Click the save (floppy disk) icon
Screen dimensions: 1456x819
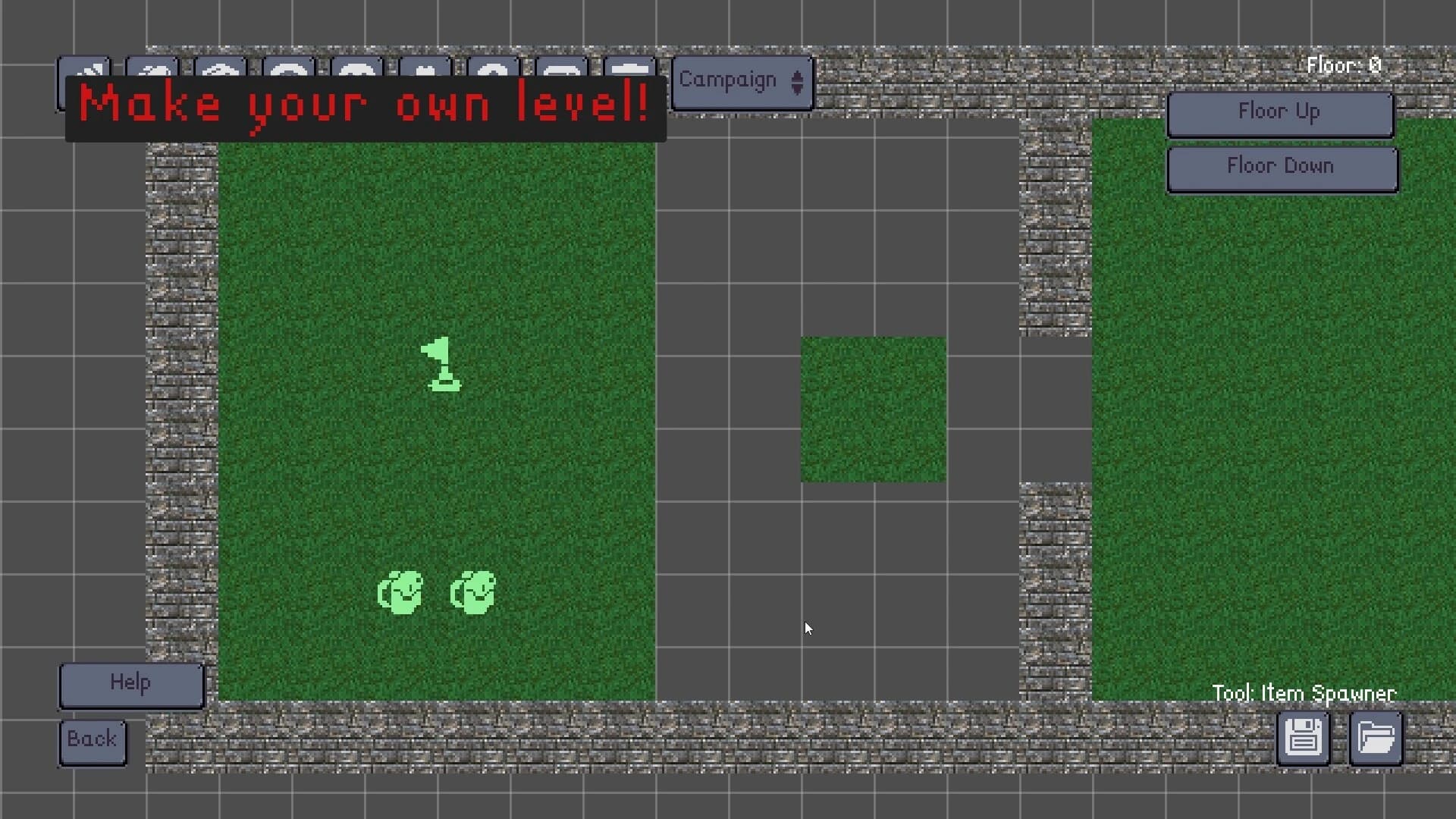pyautogui.click(x=1303, y=738)
